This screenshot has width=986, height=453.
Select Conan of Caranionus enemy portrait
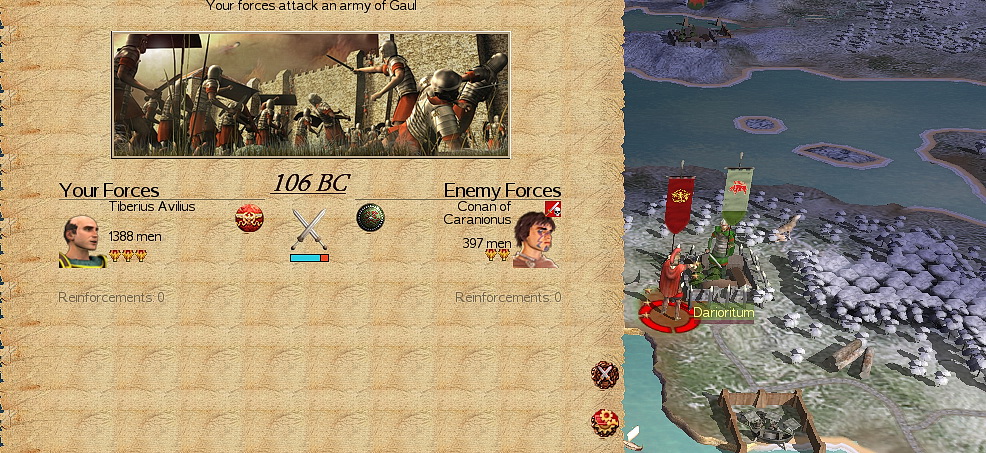click(535, 240)
